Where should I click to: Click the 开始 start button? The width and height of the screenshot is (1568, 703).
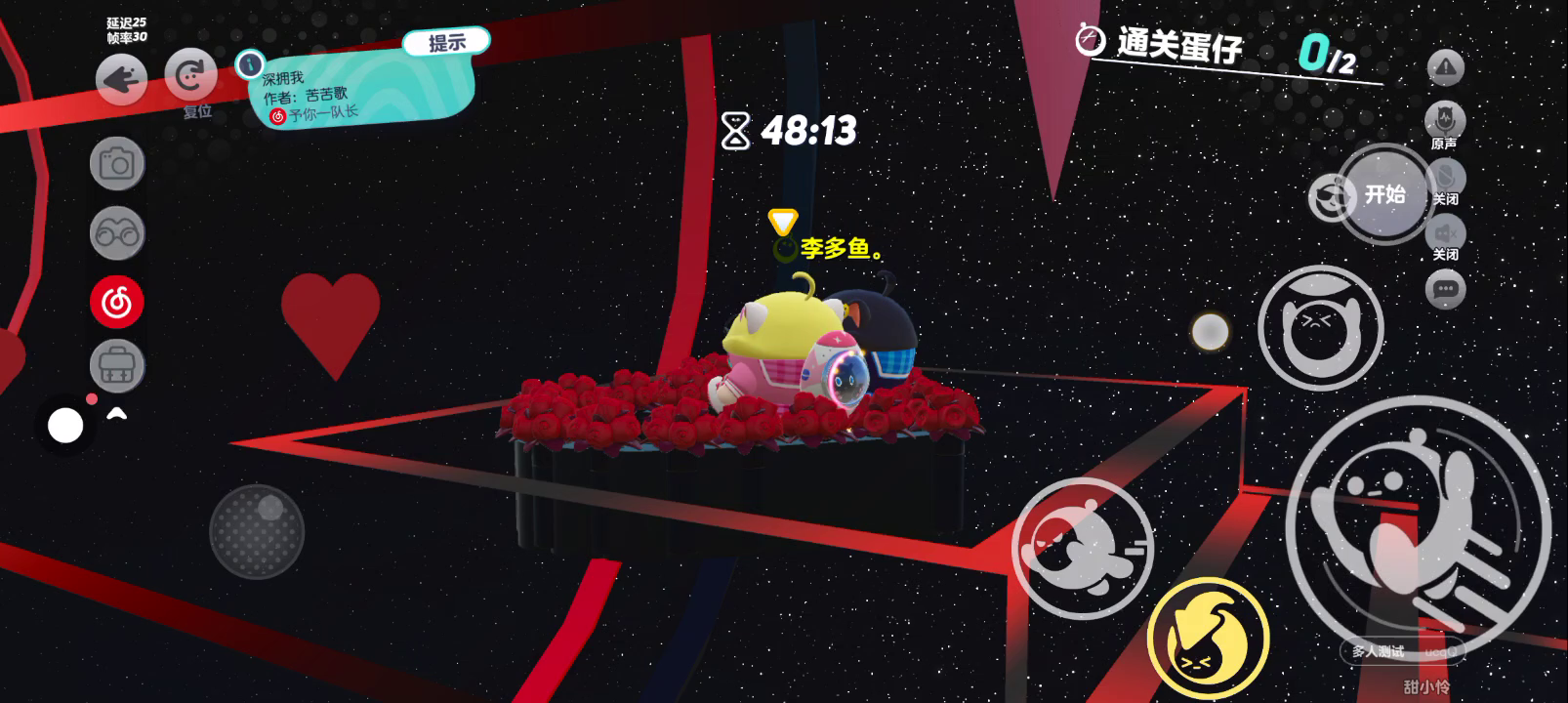point(1384,194)
